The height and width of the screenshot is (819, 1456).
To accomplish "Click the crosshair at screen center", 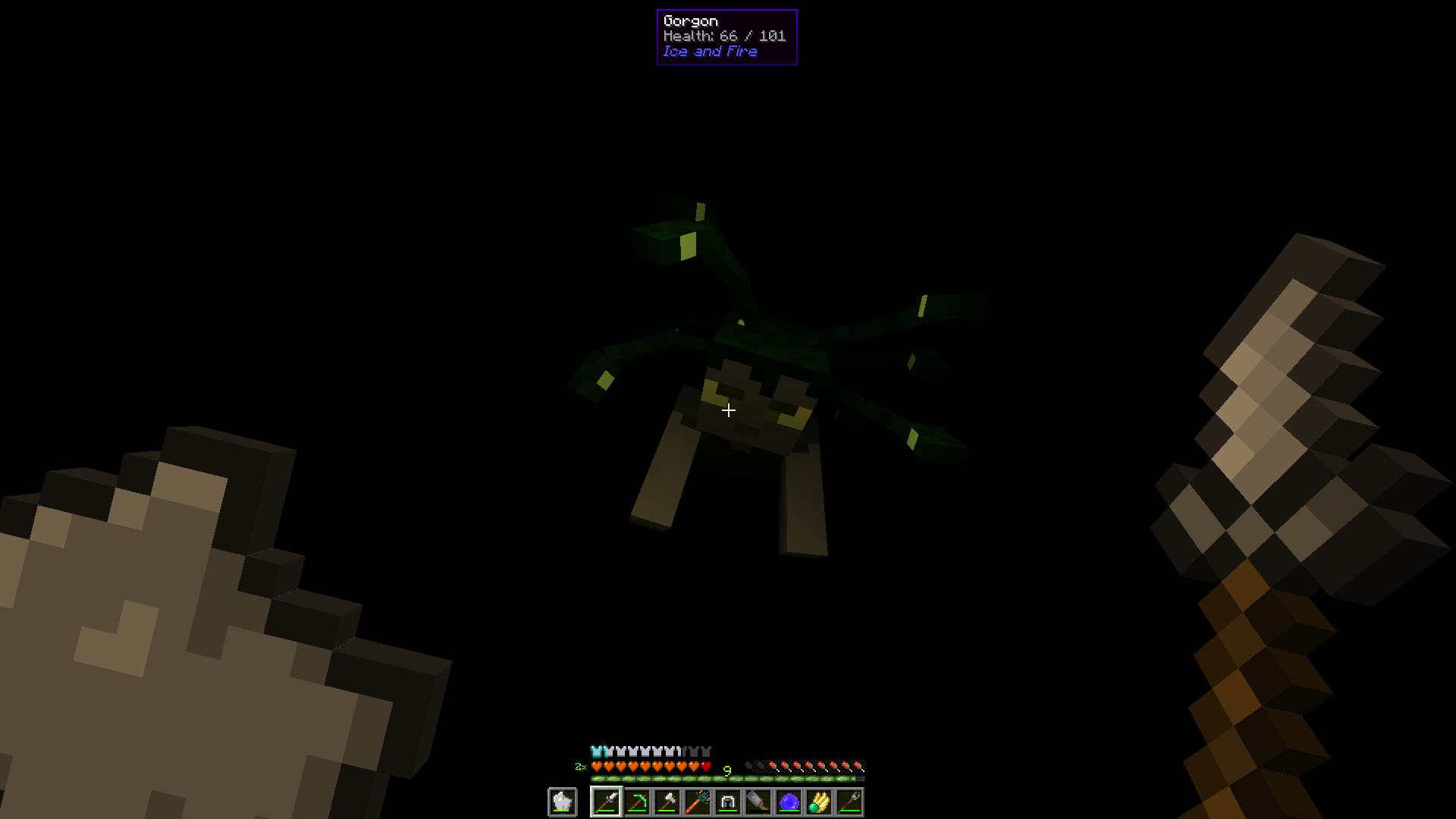I will coord(728,409).
